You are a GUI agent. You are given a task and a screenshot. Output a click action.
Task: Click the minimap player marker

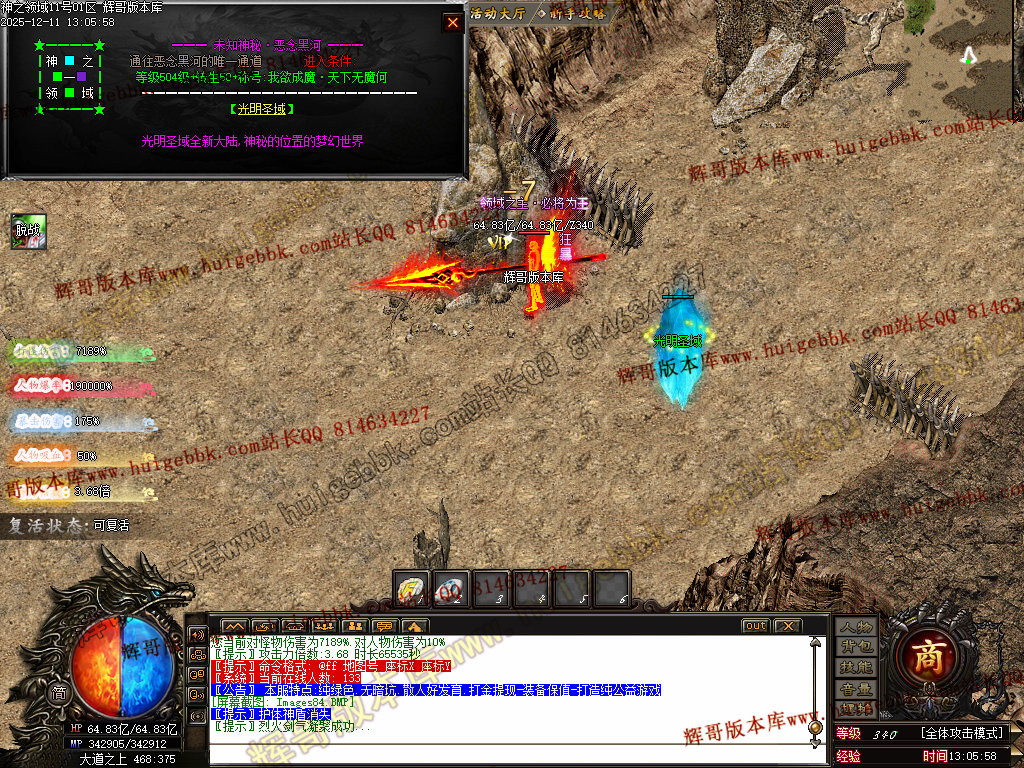point(967,56)
